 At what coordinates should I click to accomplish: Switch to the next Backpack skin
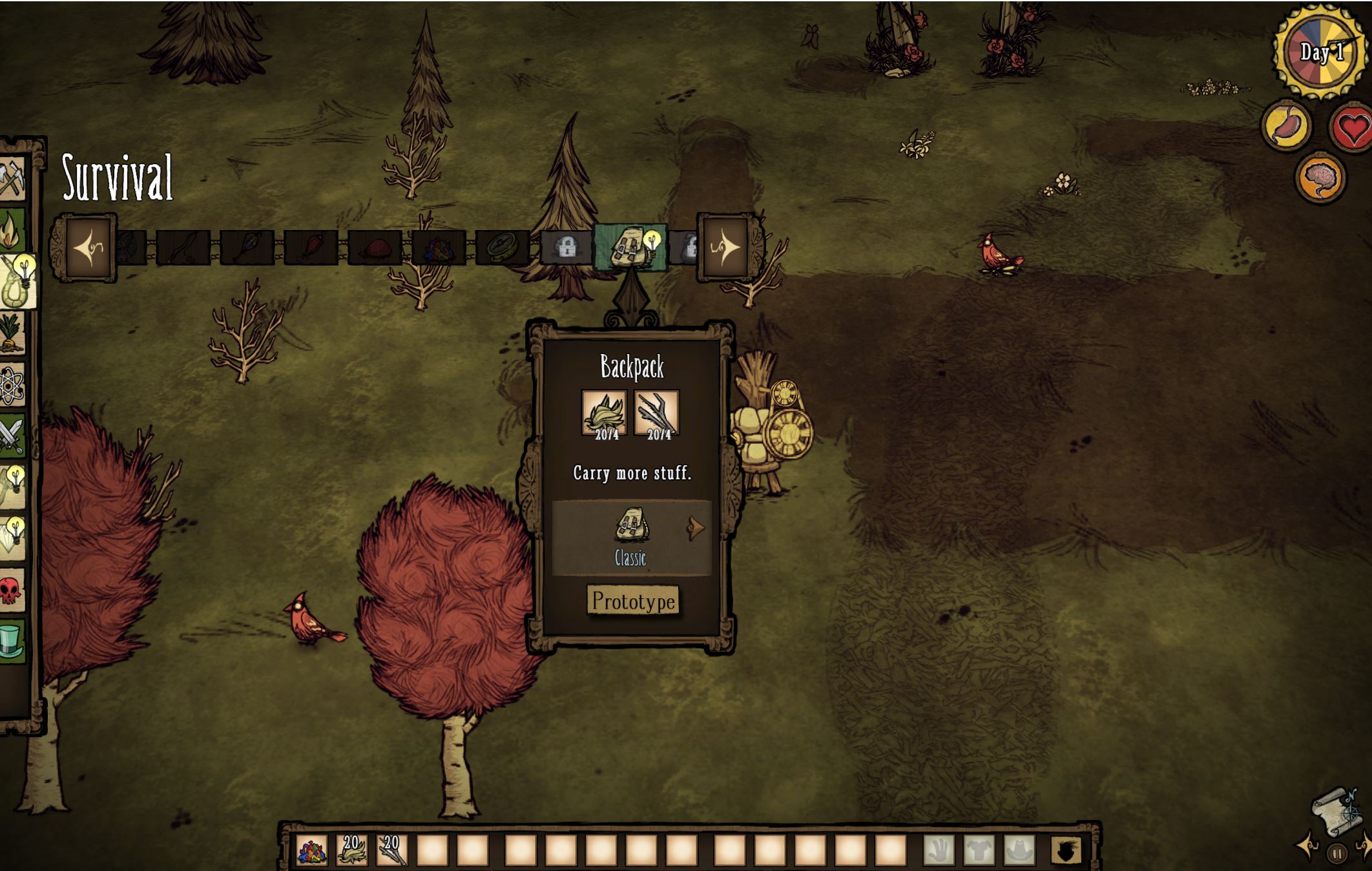tap(696, 528)
